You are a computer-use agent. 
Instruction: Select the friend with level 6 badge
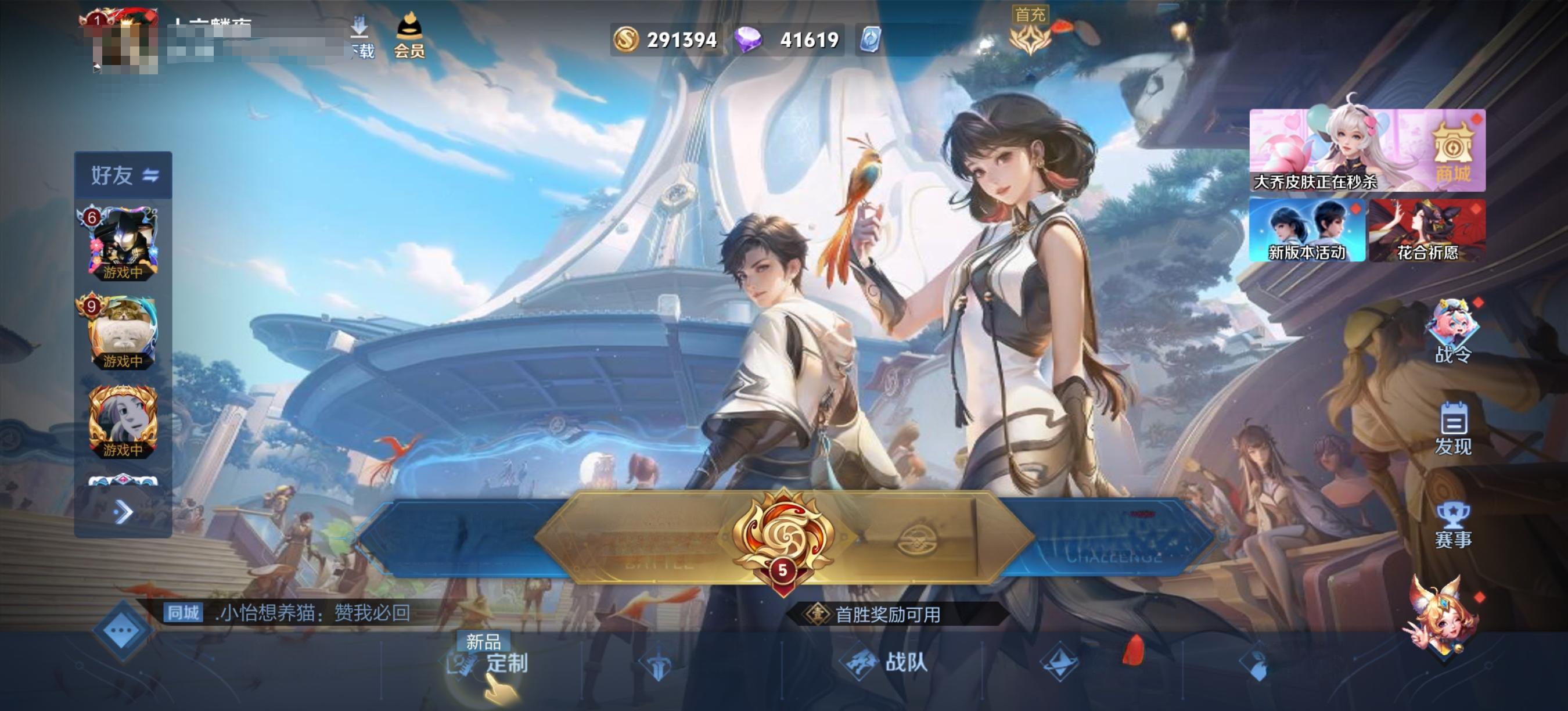[x=123, y=243]
